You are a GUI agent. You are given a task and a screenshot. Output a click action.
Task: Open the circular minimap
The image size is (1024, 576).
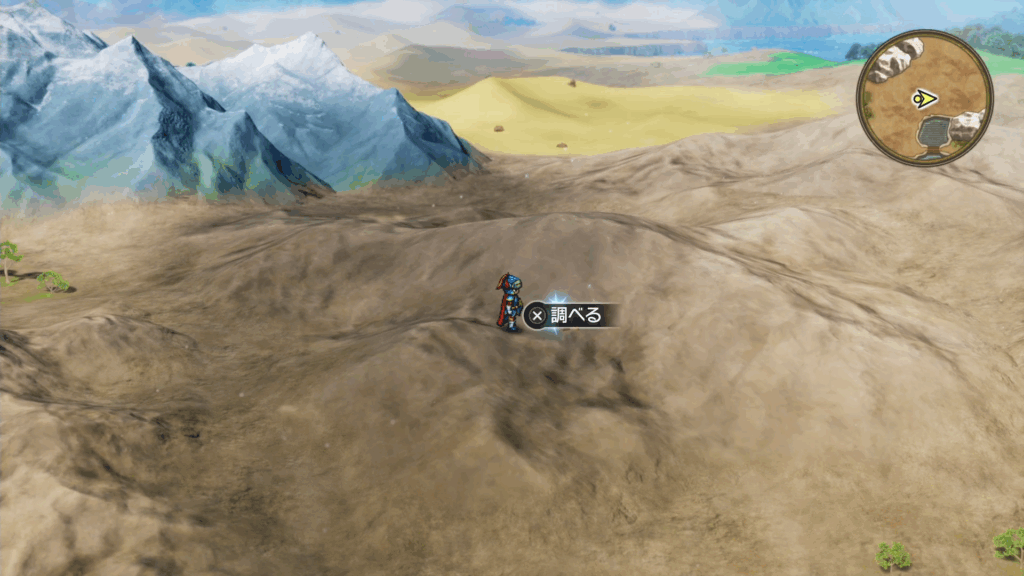click(924, 98)
